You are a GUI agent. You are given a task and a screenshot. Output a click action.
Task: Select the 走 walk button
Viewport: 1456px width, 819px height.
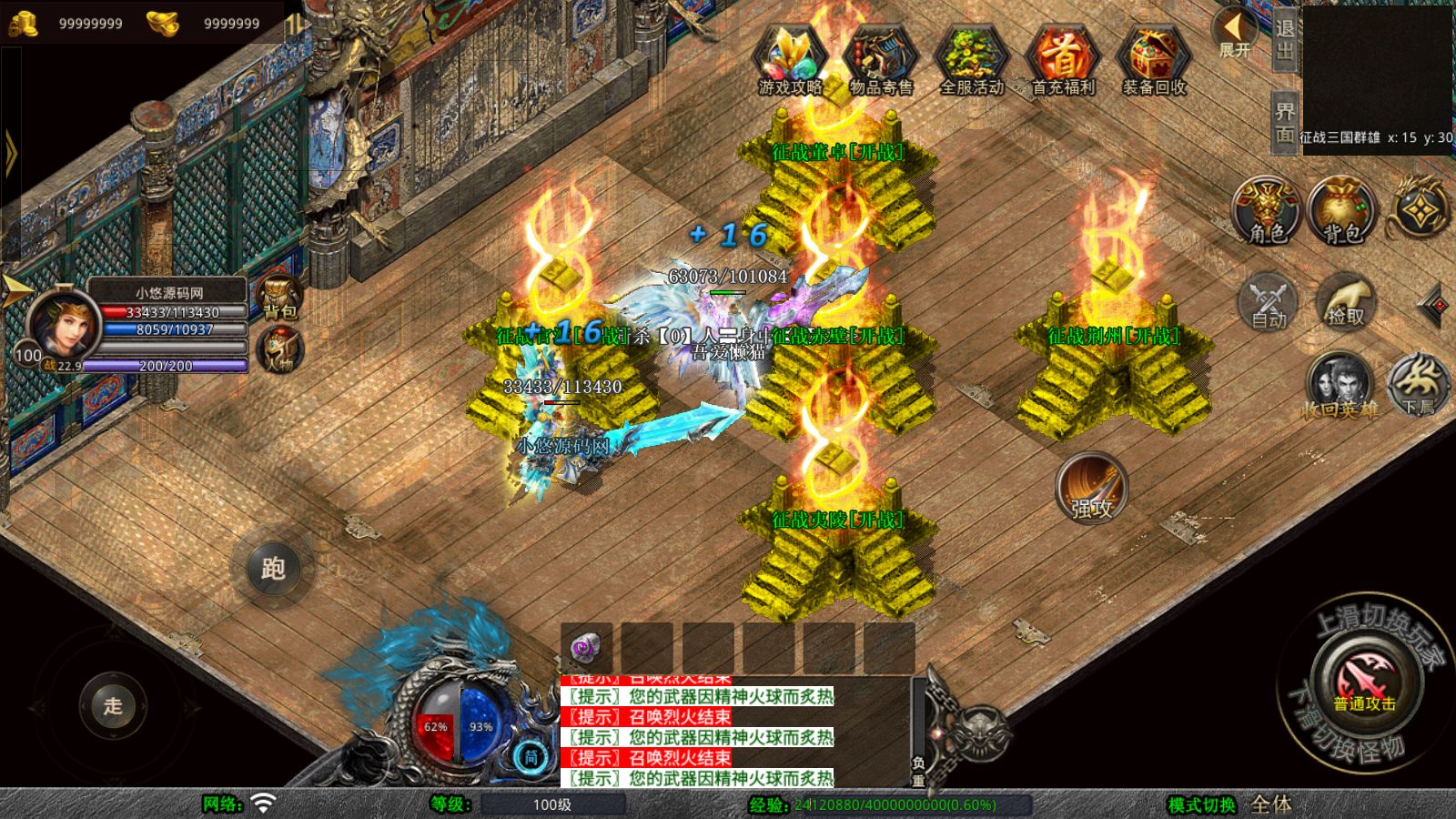113,705
